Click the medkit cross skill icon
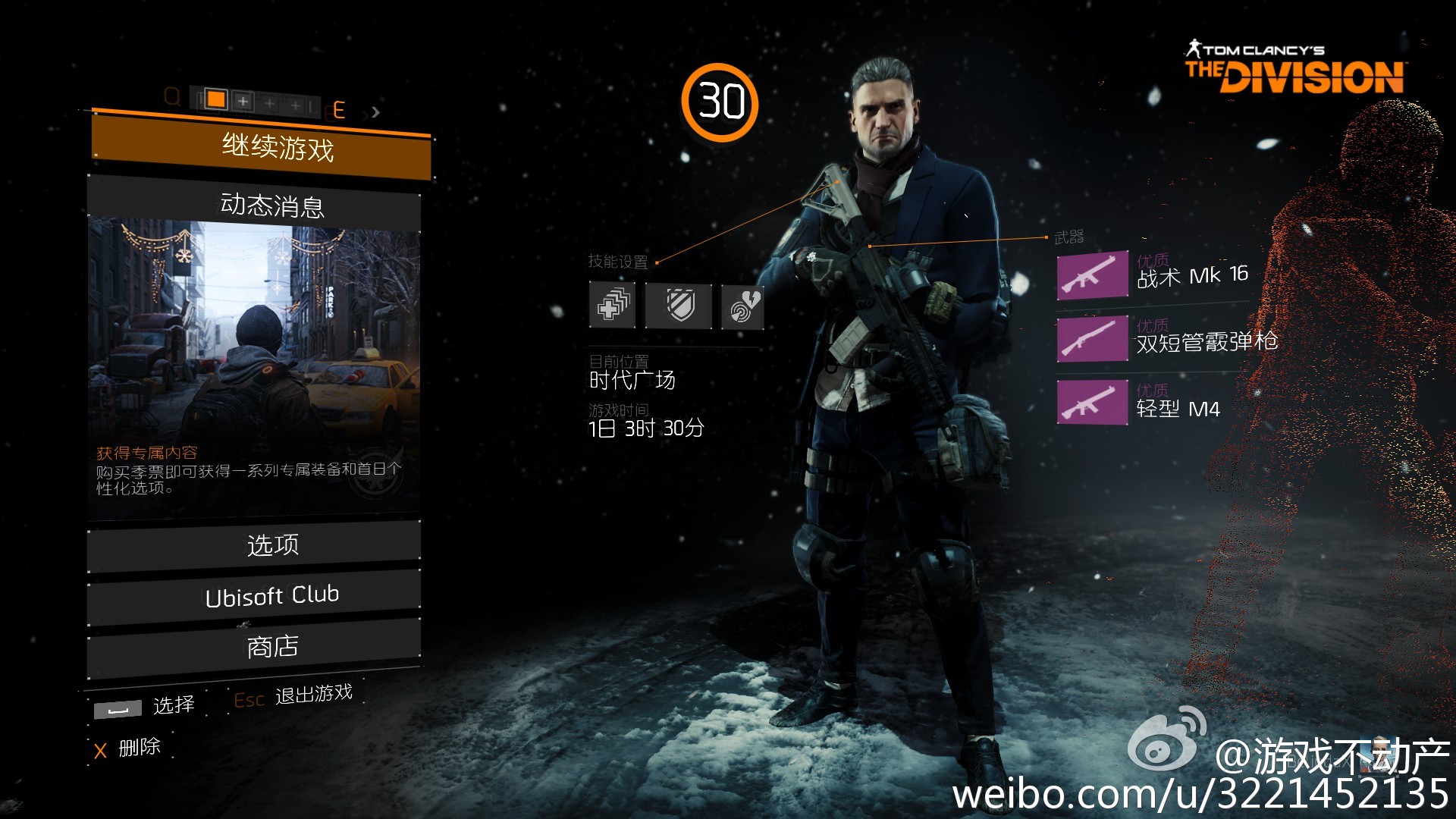 (x=613, y=306)
